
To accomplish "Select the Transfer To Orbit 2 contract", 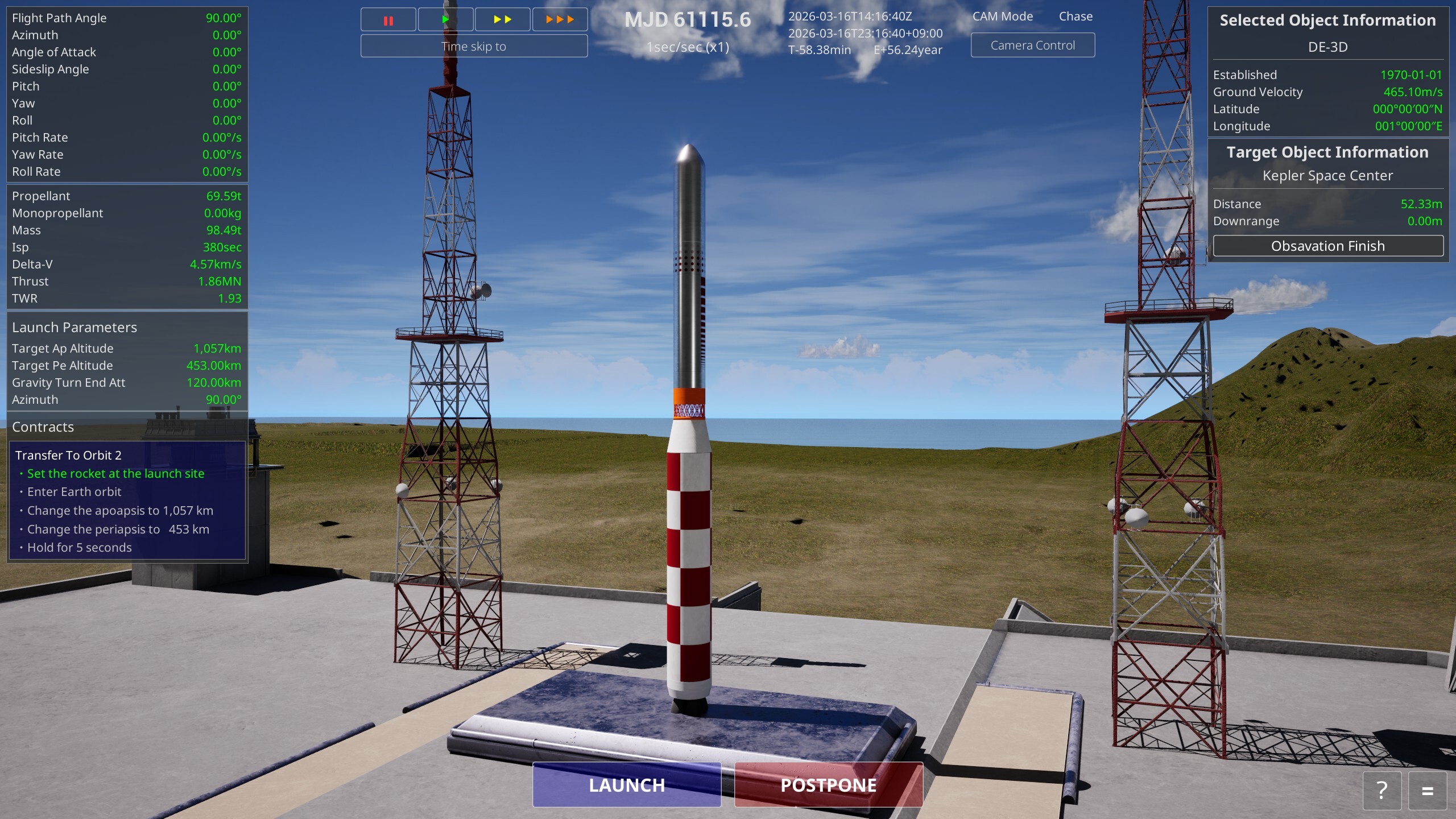I will tap(68, 456).
